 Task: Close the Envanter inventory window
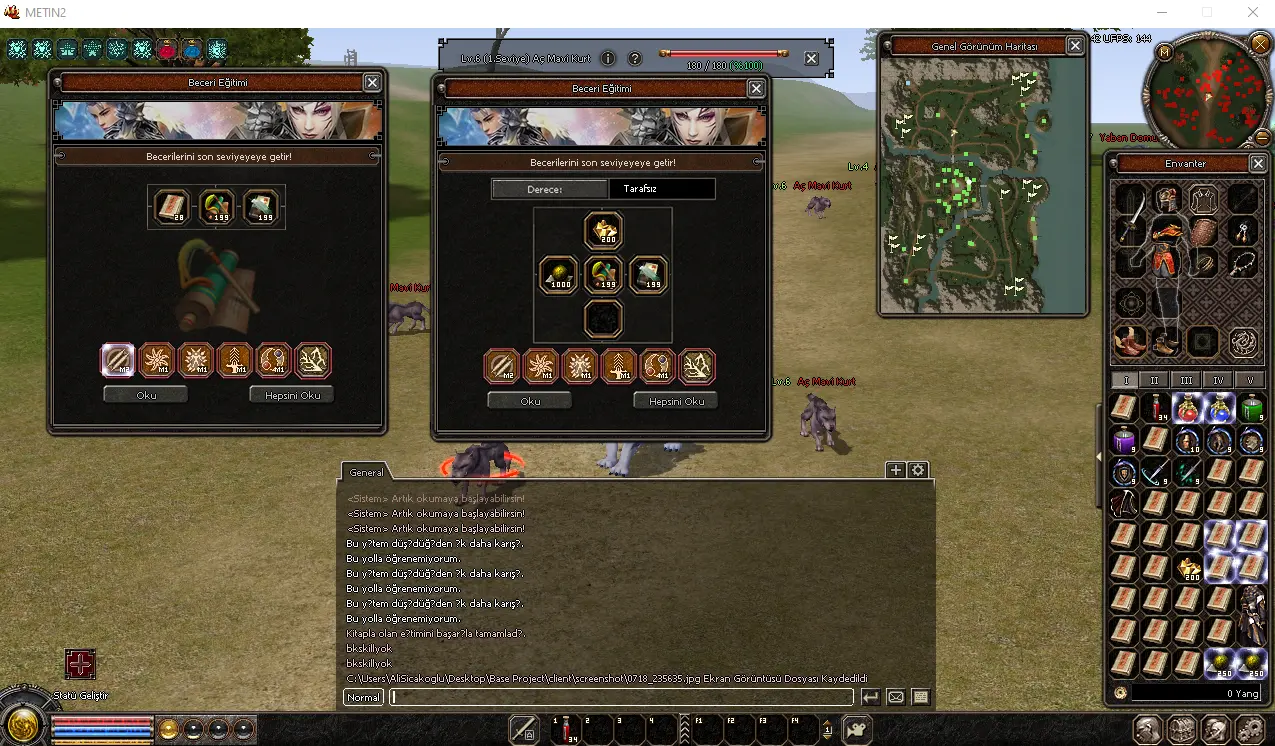pos(1258,164)
